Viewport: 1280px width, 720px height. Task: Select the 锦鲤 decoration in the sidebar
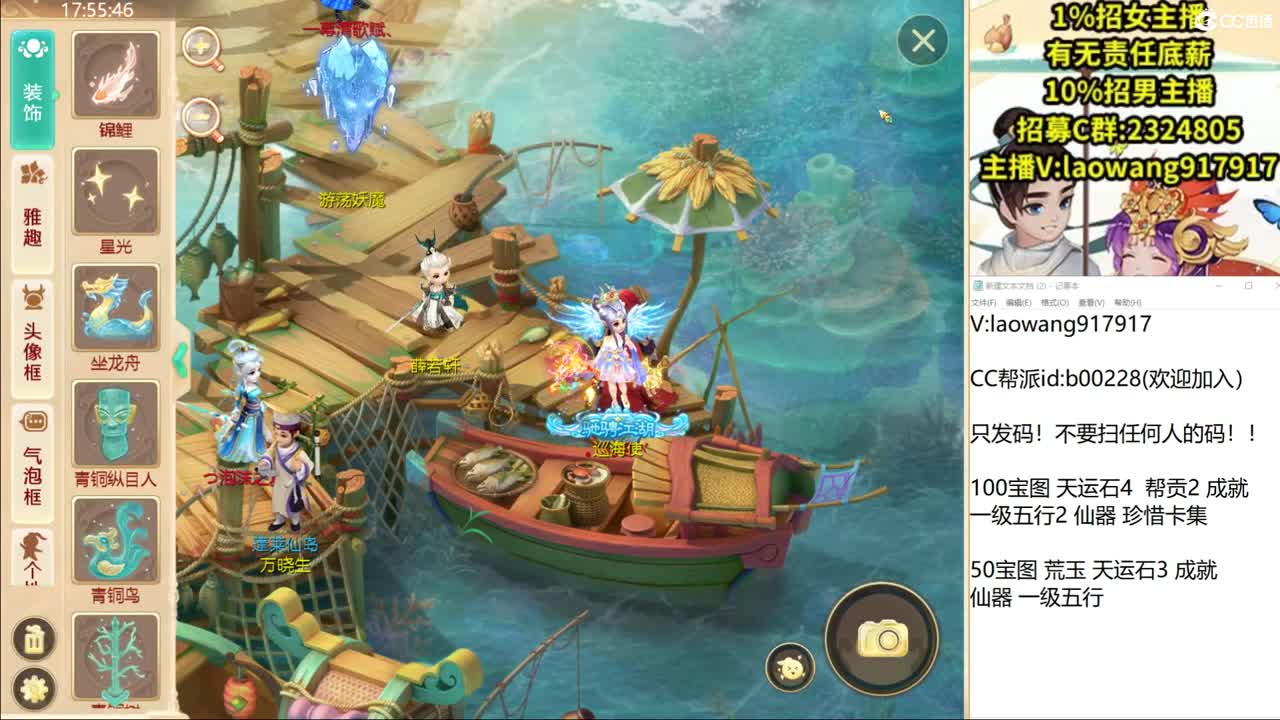(x=115, y=72)
